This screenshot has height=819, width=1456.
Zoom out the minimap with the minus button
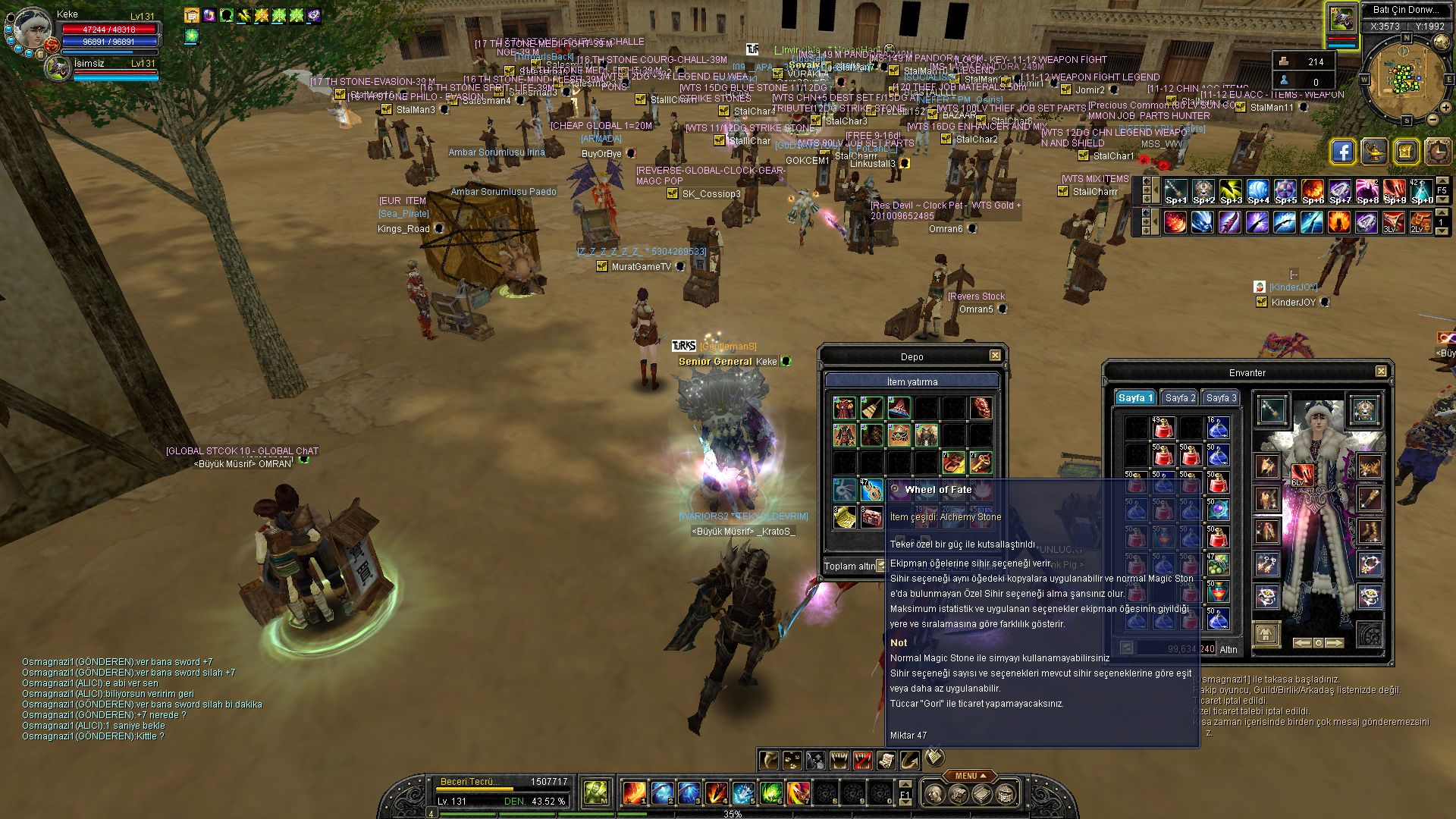[x=1433, y=119]
